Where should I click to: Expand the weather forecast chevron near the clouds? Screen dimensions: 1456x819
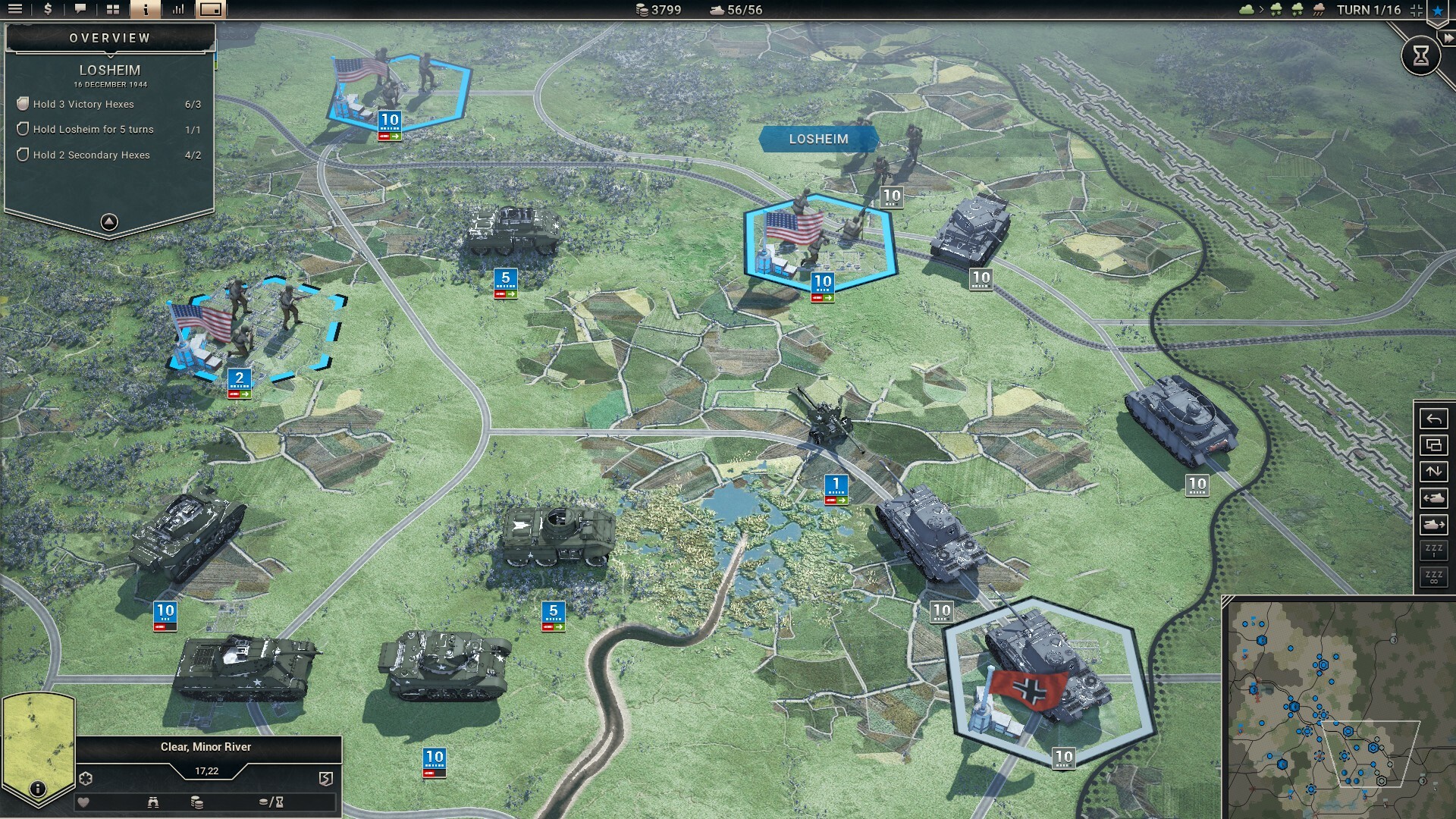tap(1261, 9)
